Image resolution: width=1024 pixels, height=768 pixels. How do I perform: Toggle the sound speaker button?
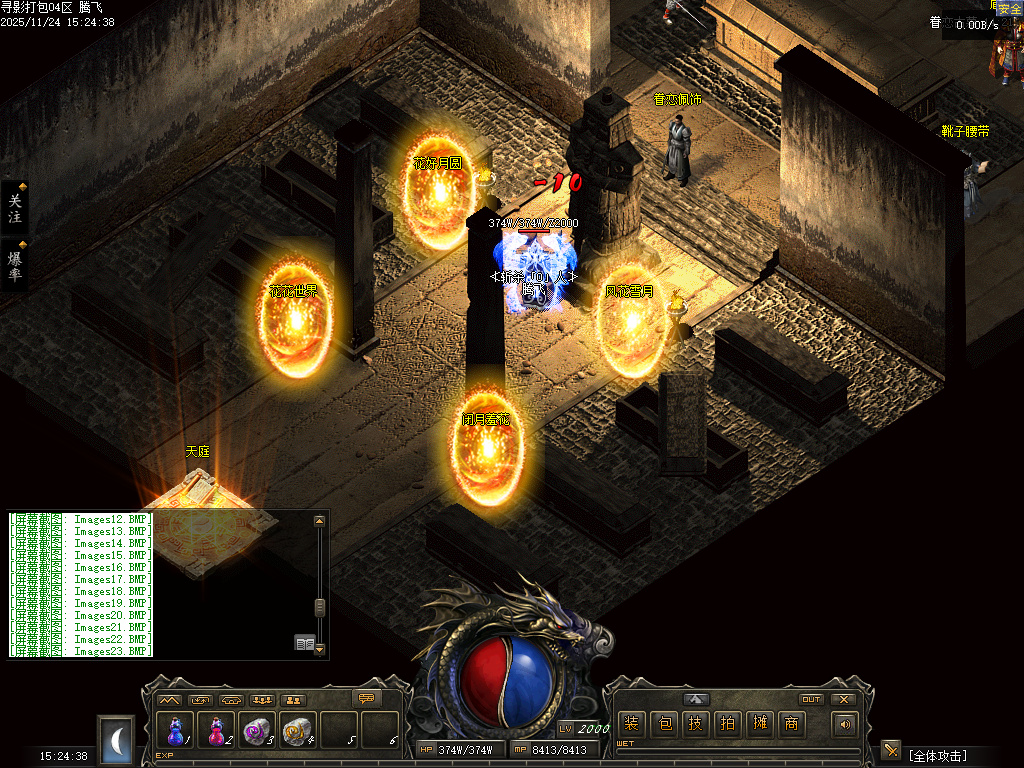click(x=846, y=724)
